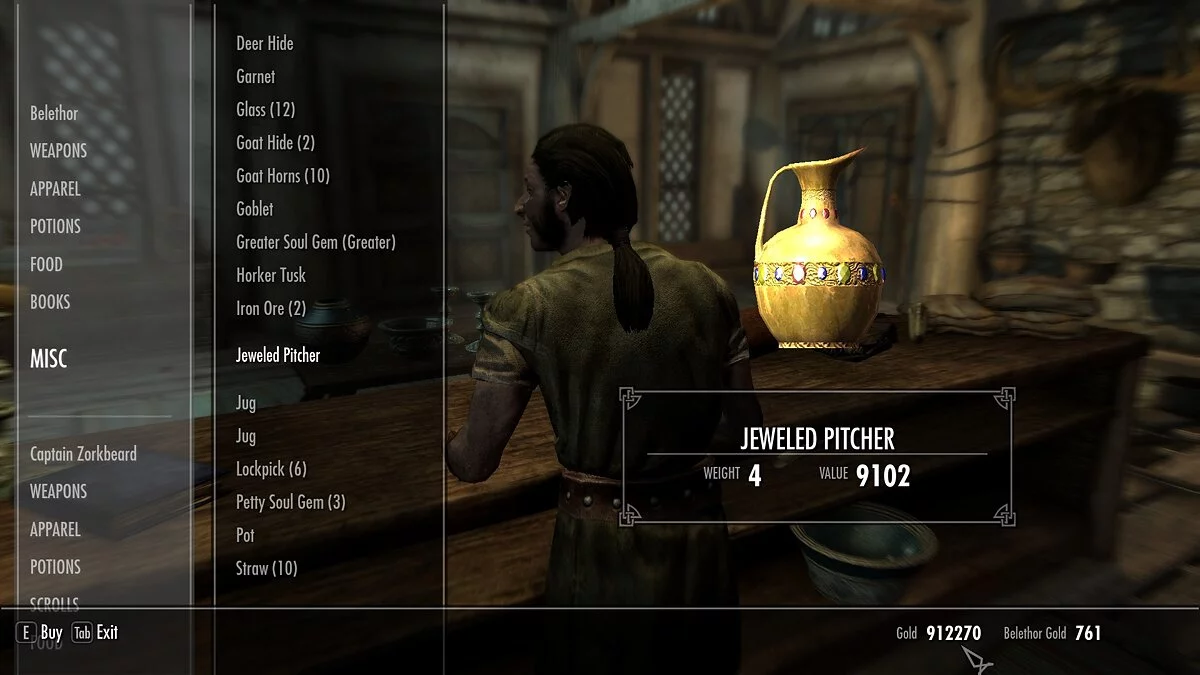Choose the Goblet item
This screenshot has height=675, width=1200.
tap(255, 209)
